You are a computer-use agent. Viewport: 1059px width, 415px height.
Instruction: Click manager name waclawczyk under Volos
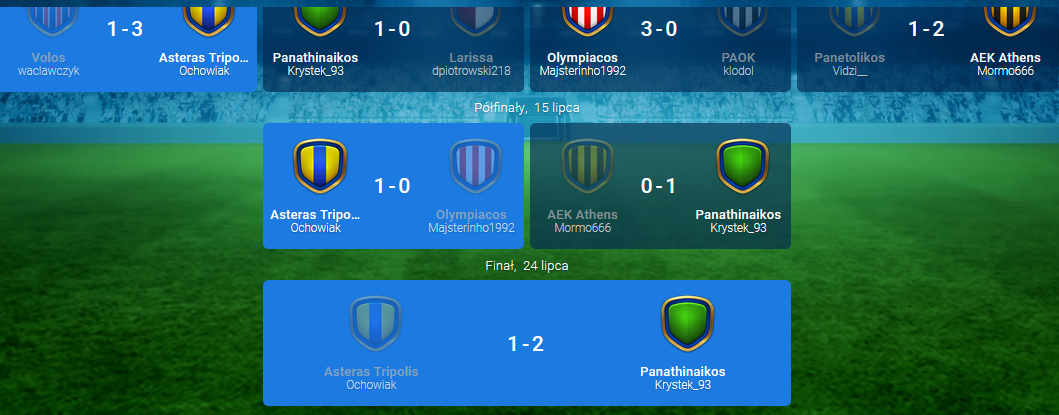click(x=48, y=71)
